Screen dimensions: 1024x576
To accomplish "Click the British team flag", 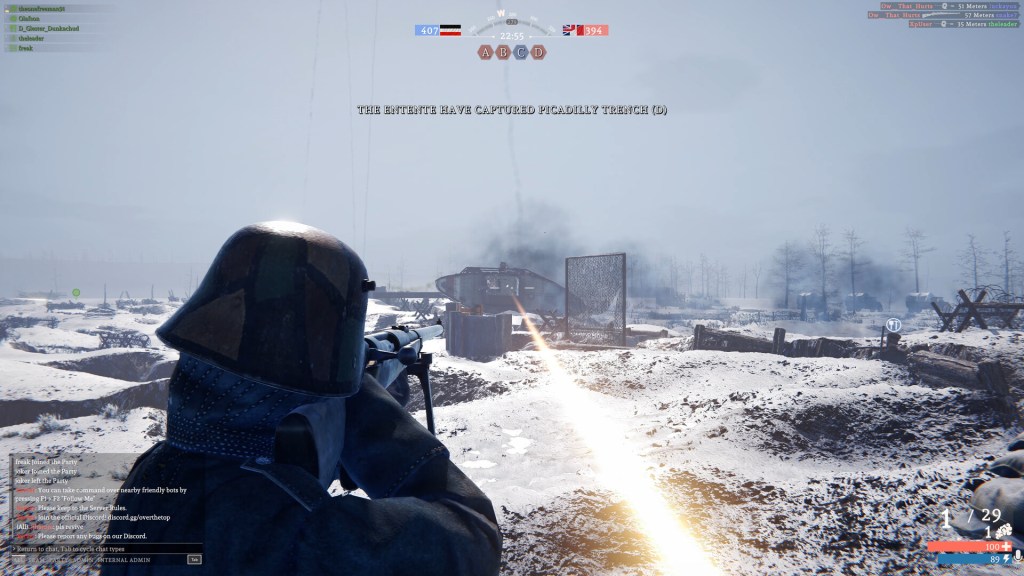I will coord(572,31).
